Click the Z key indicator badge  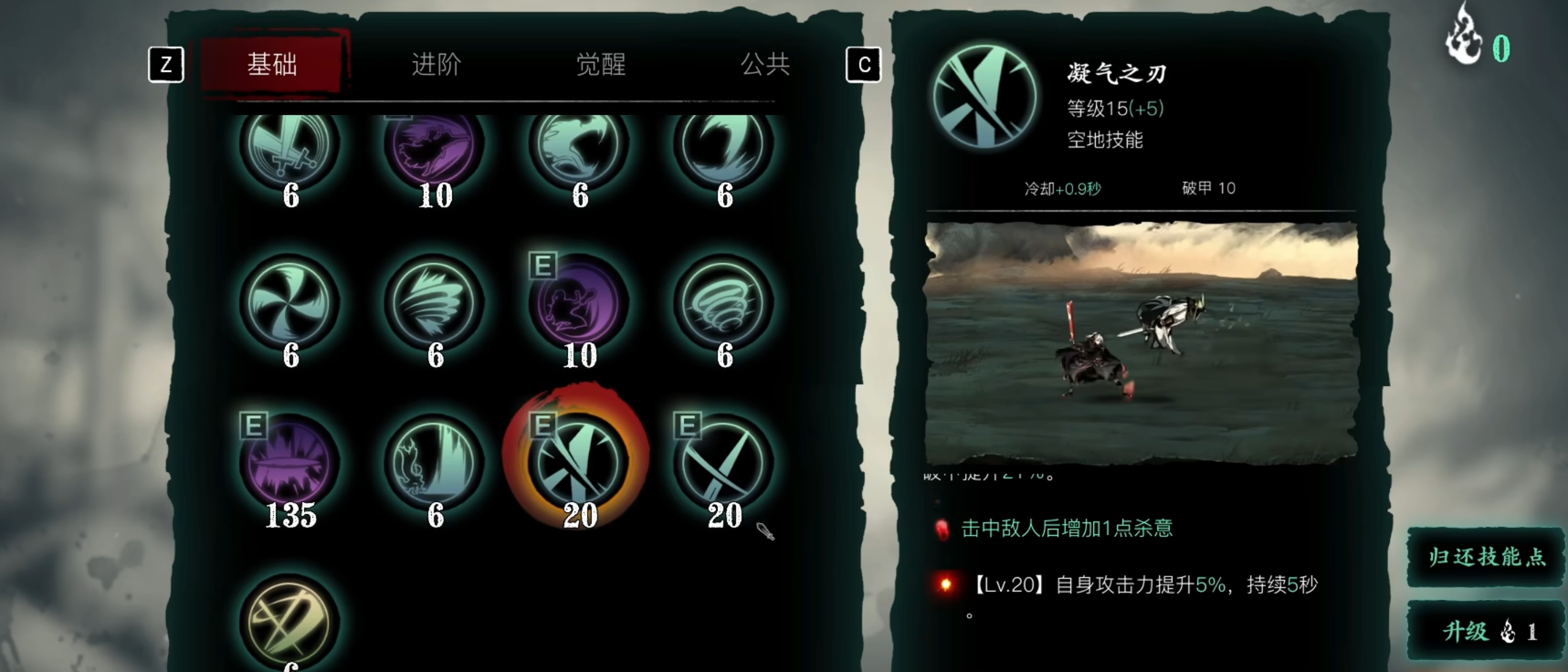click(166, 65)
